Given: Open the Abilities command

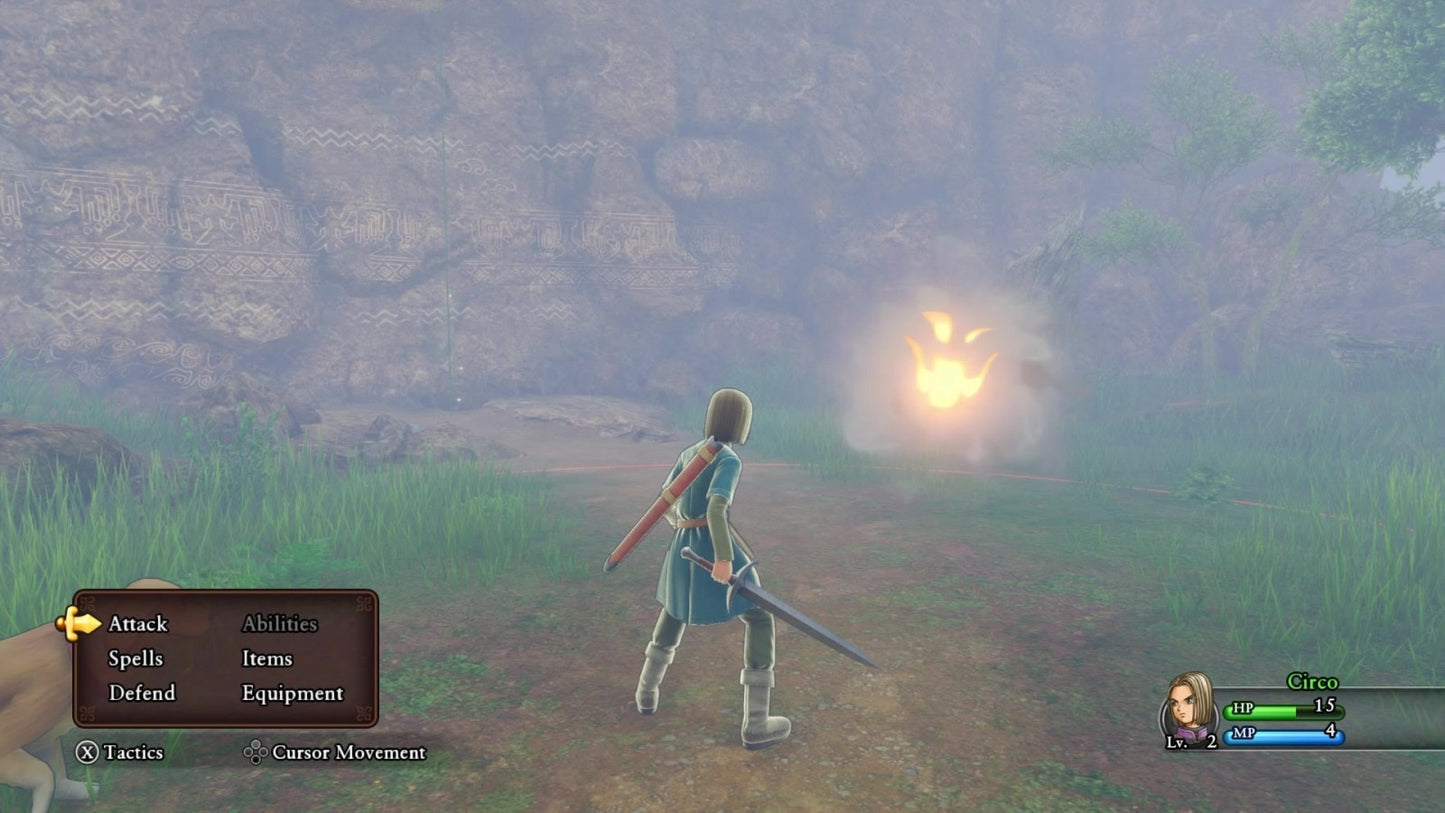Looking at the screenshot, I should tap(279, 624).
